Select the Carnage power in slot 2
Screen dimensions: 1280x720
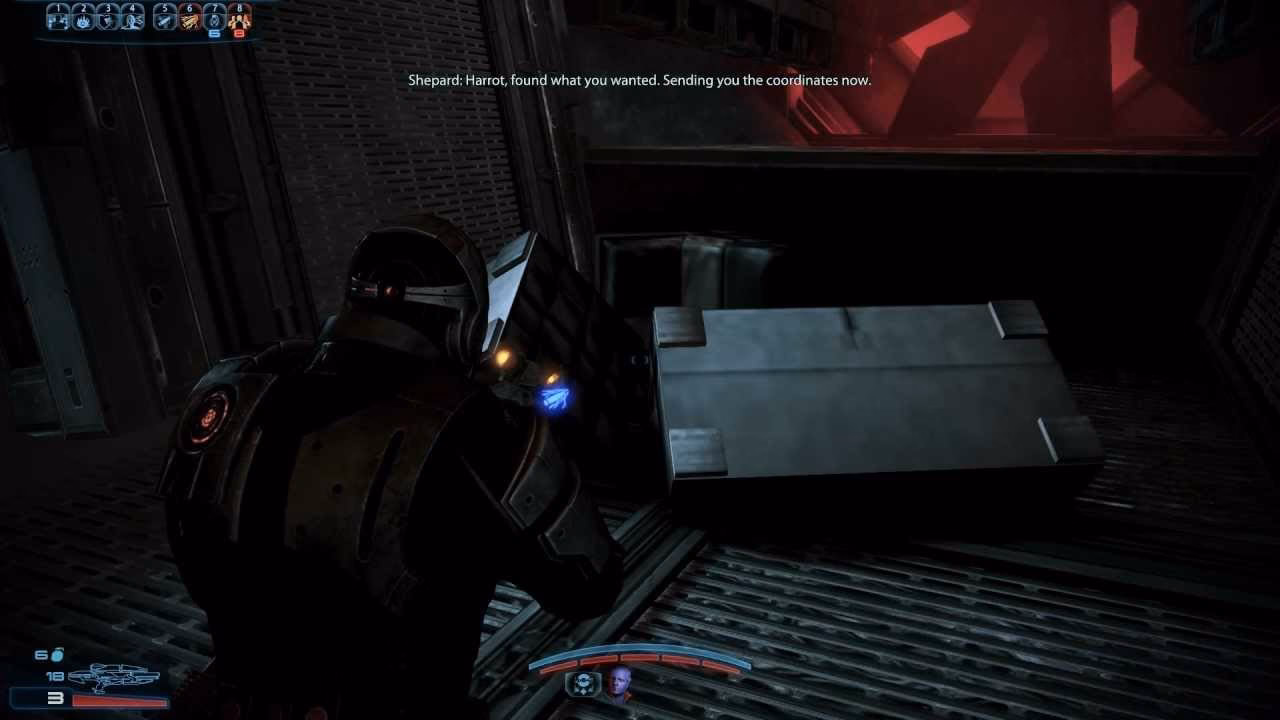[83, 22]
